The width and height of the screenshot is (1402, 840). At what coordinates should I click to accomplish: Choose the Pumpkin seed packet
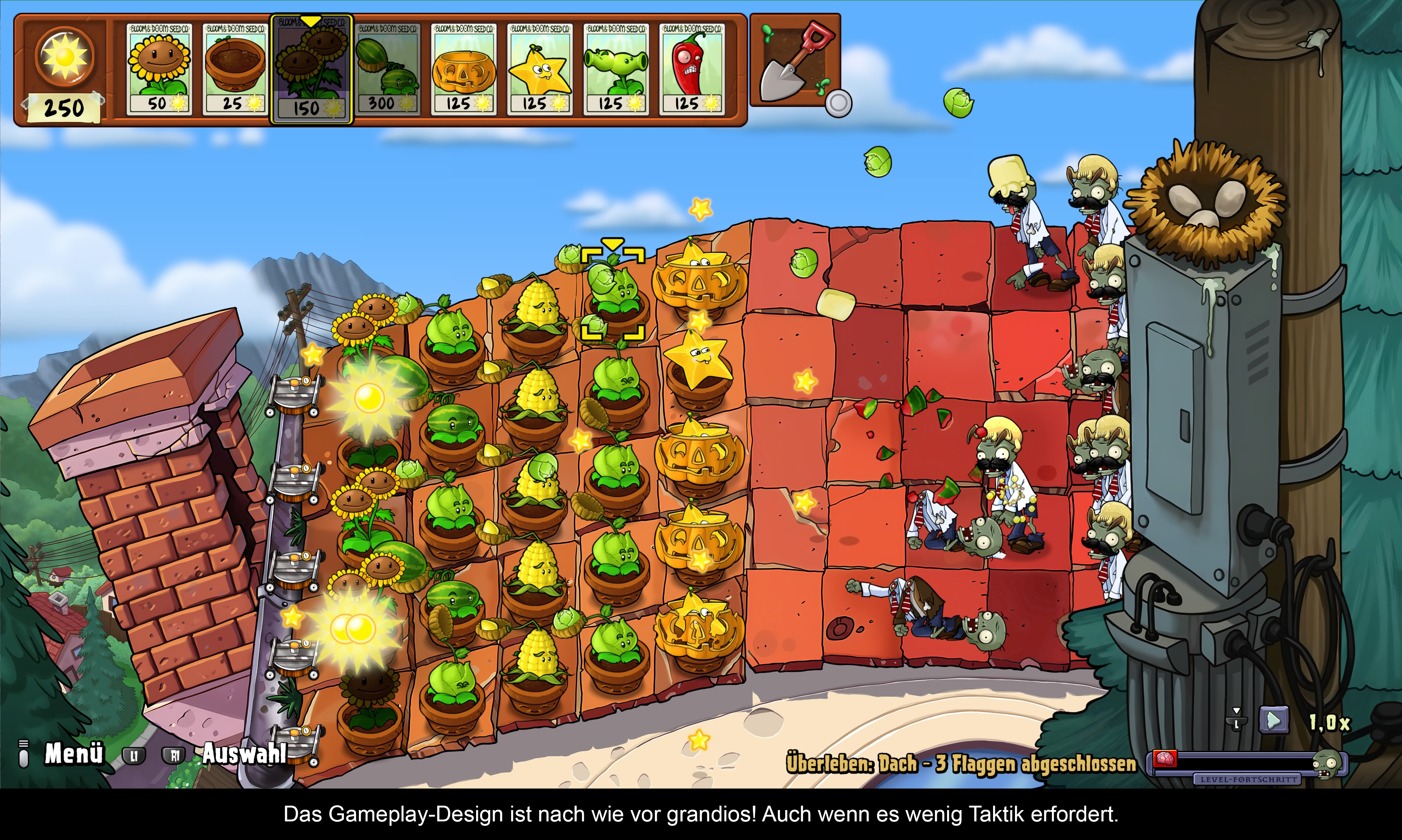coord(464,69)
